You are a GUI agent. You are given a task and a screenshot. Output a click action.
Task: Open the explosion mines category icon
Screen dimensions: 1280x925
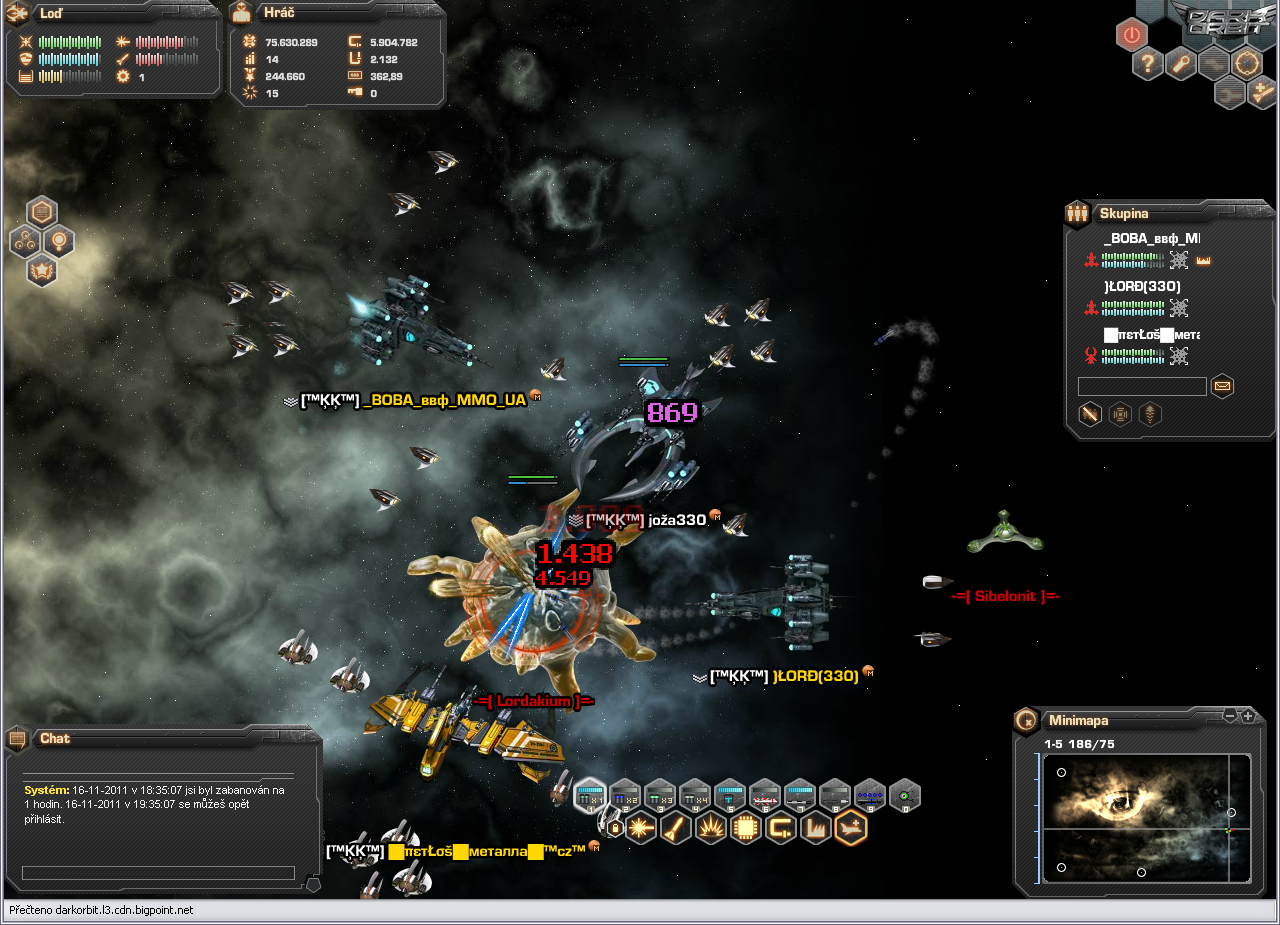point(711,828)
